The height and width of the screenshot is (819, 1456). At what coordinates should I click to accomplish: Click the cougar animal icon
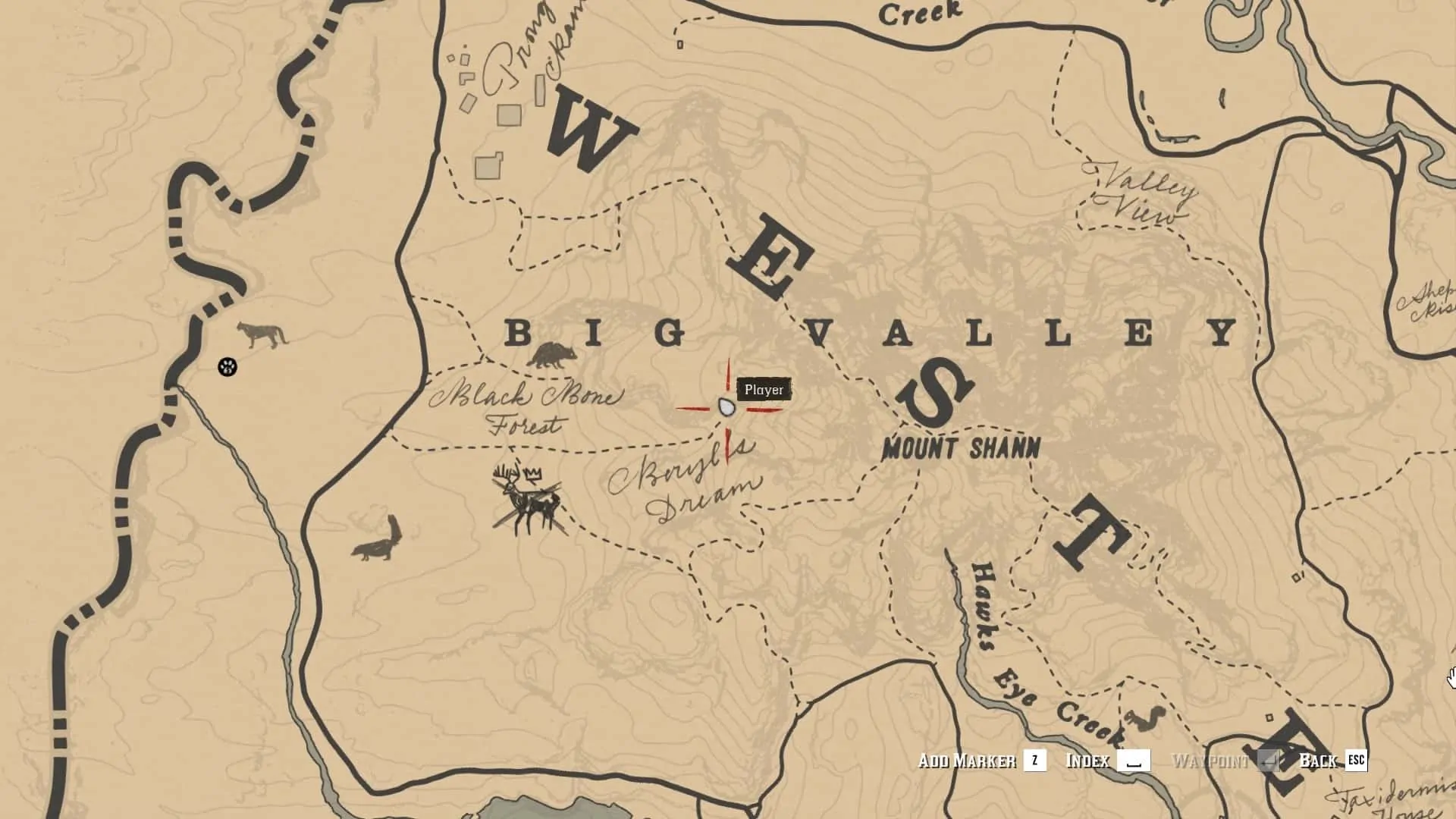(261, 334)
